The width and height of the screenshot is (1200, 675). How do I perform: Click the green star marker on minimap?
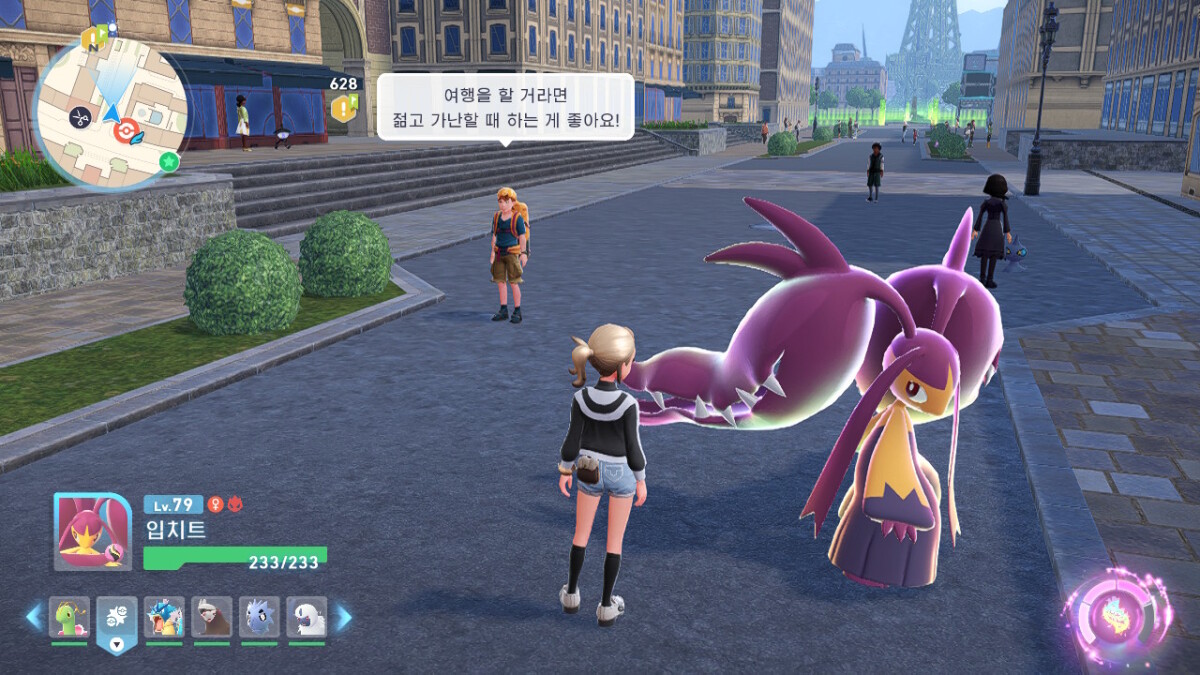pos(169,161)
